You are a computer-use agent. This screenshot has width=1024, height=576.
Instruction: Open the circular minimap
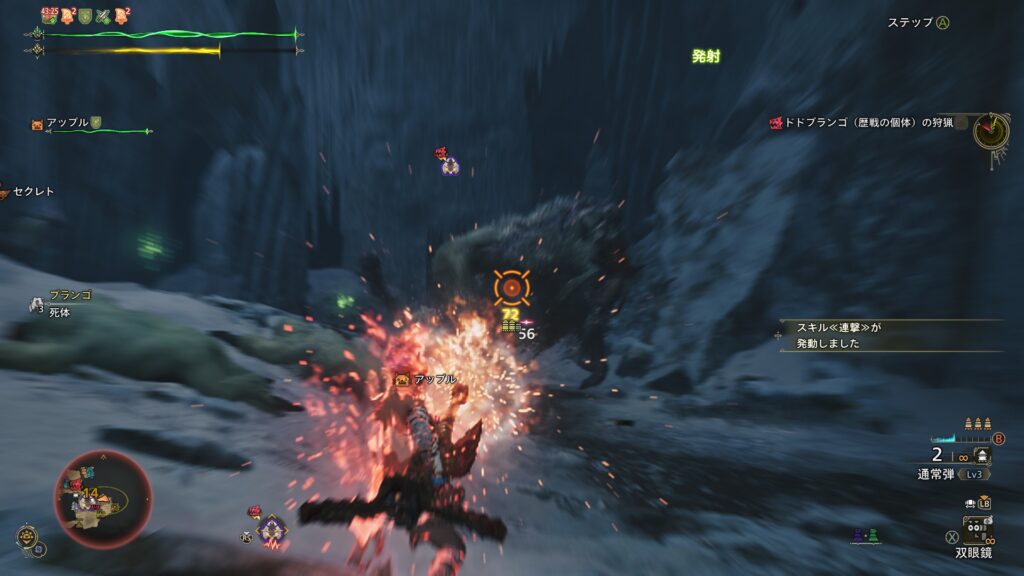(x=103, y=499)
